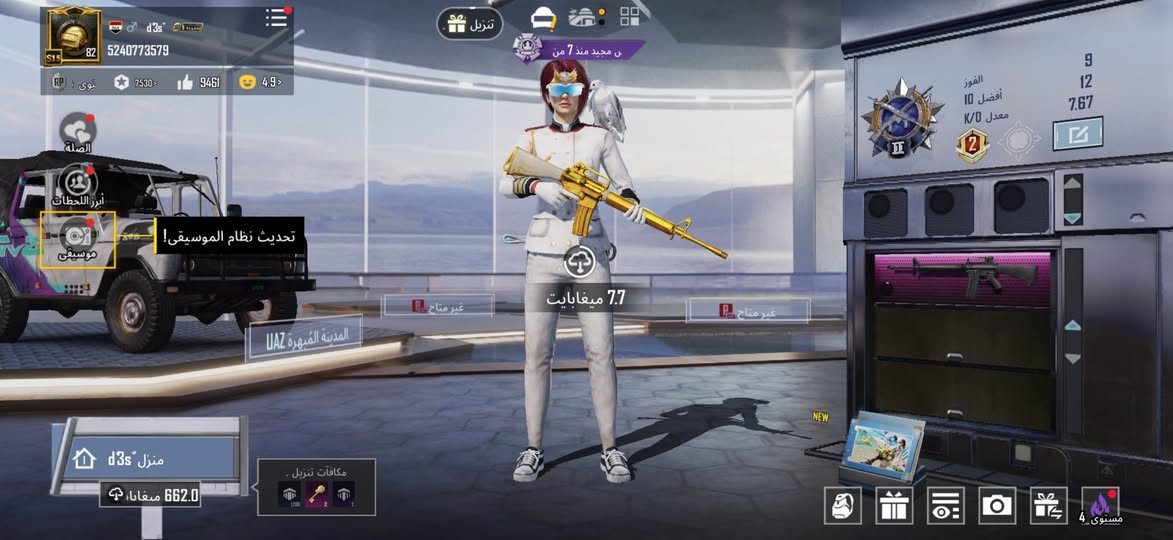Show the likes count with thumbs-up icon
The image size is (1173, 540).
pos(198,82)
